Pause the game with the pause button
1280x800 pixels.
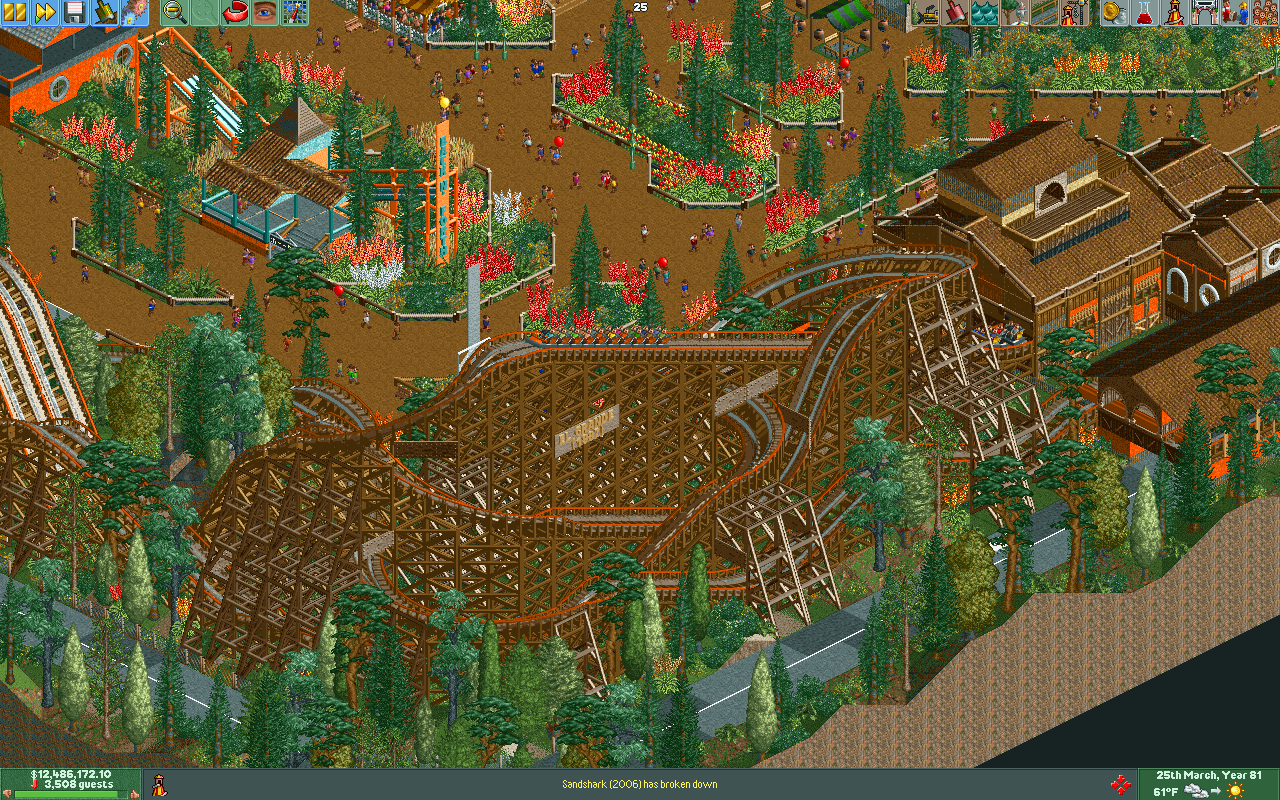click(16, 12)
